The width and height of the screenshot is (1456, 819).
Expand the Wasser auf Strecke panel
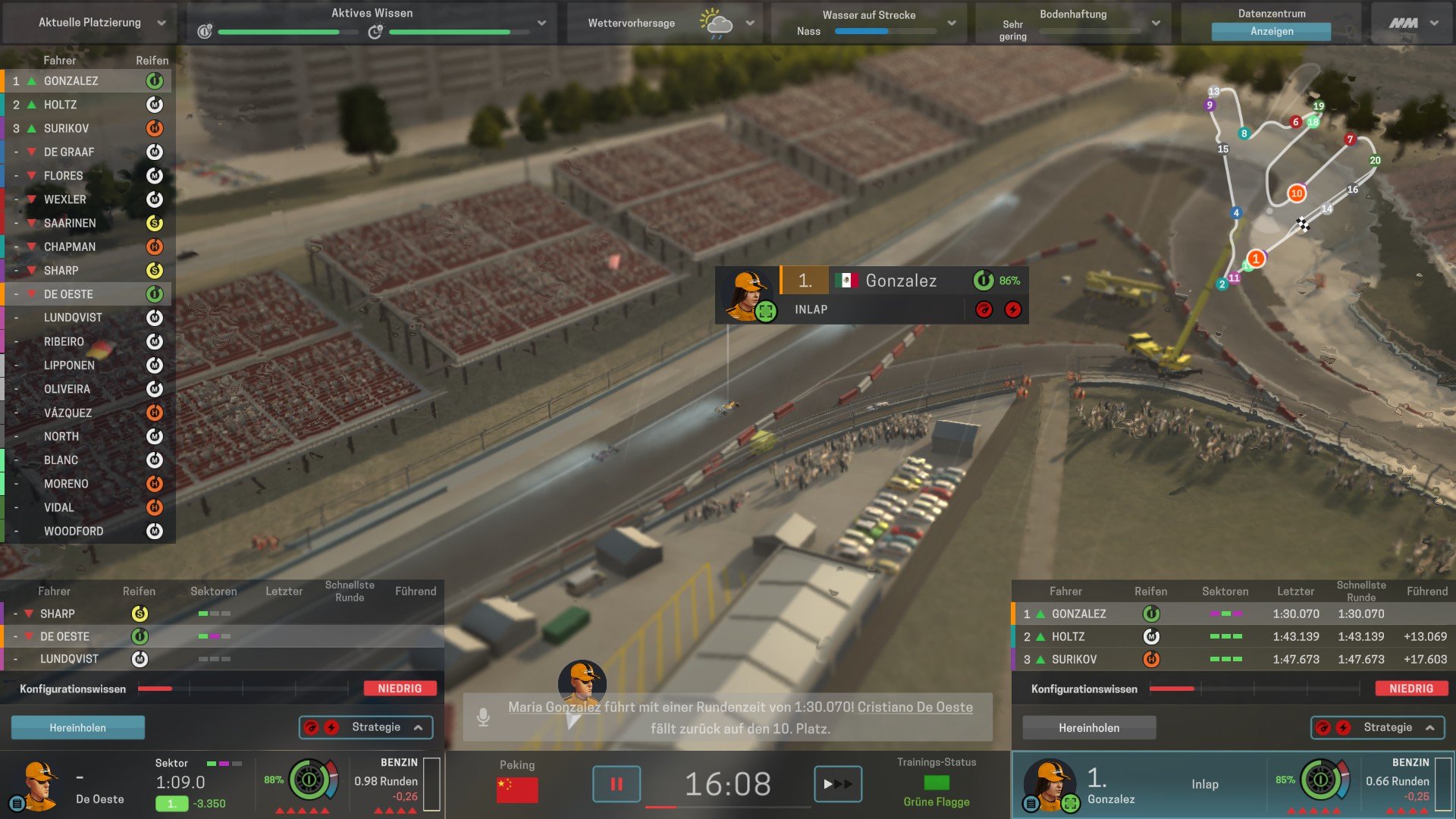[x=952, y=23]
